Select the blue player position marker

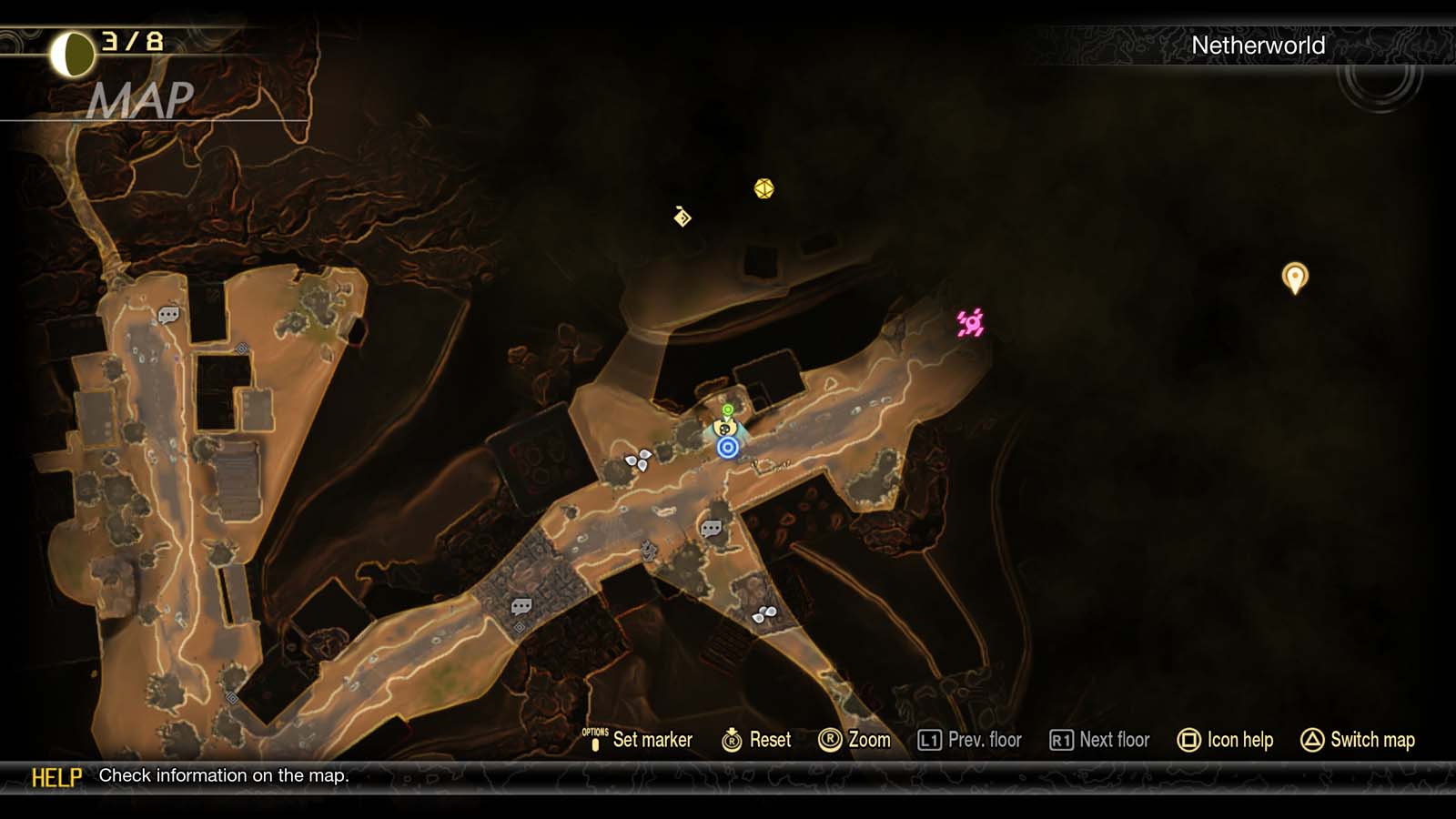click(x=726, y=447)
